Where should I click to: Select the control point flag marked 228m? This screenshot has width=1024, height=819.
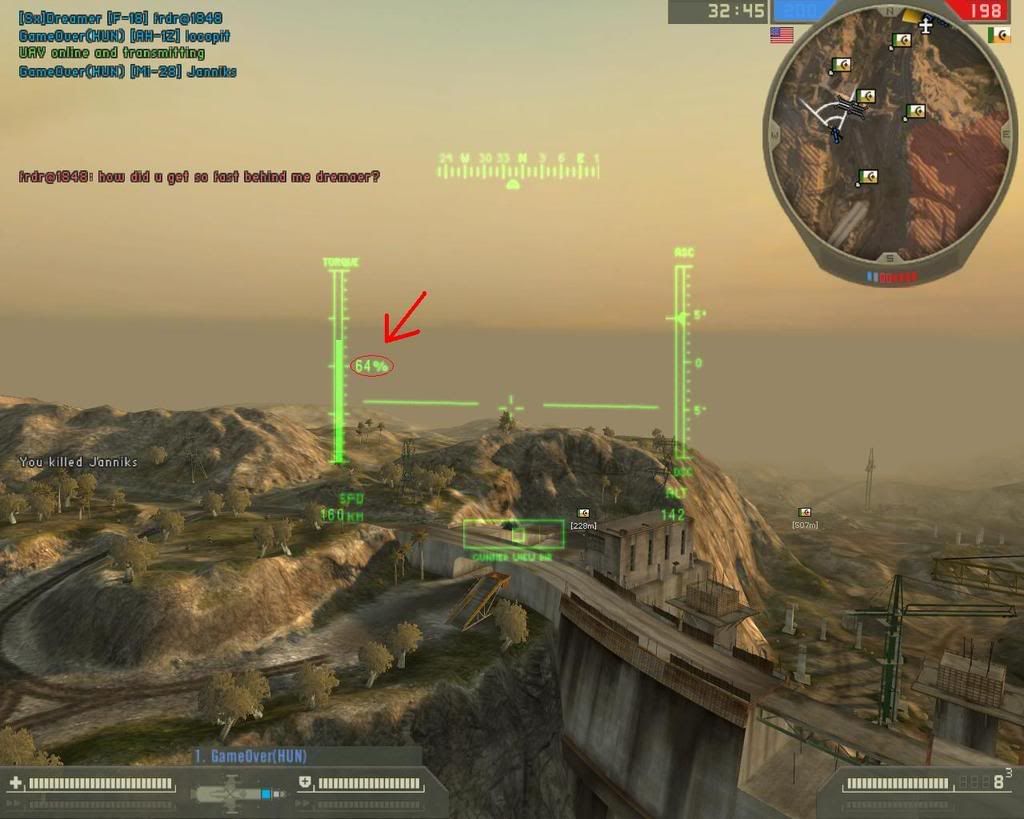(x=583, y=514)
